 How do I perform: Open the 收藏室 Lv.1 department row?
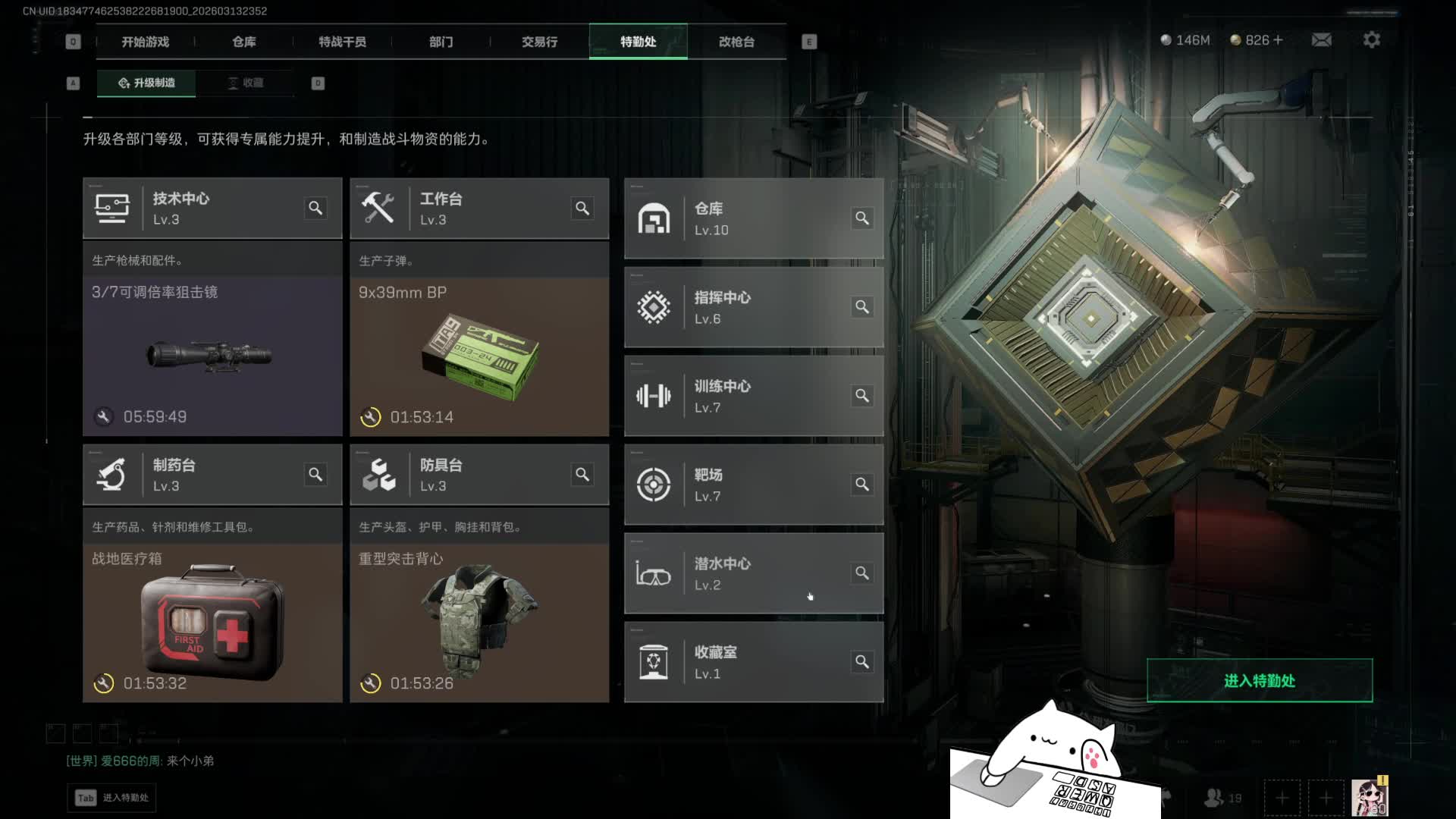click(x=753, y=662)
